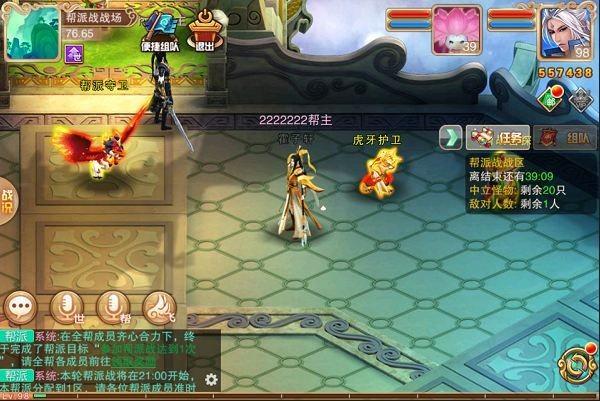Screen dimensions: 600x401
Task: Open chat settings gear icon
Action: 211,379
